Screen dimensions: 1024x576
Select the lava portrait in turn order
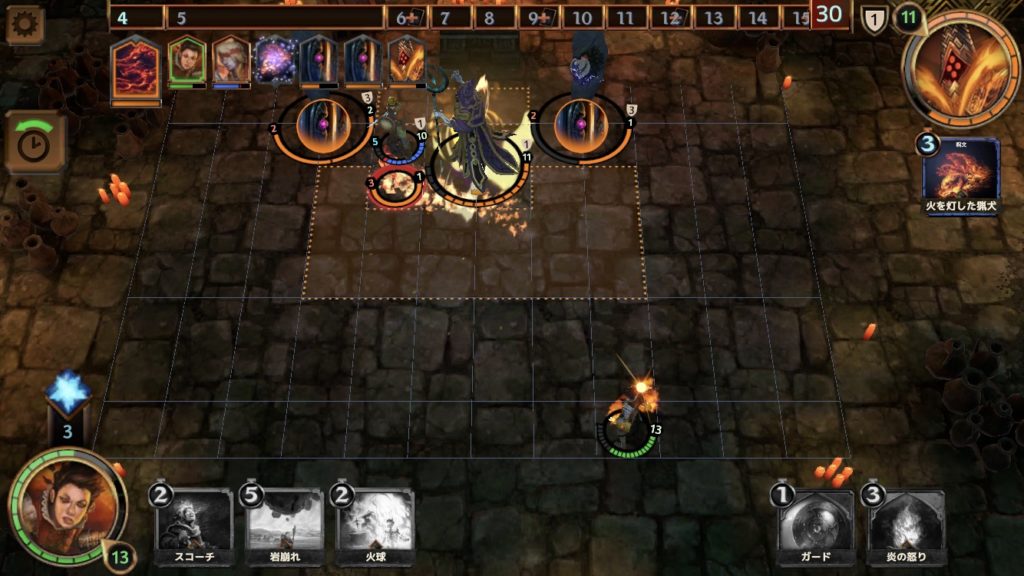[135, 66]
